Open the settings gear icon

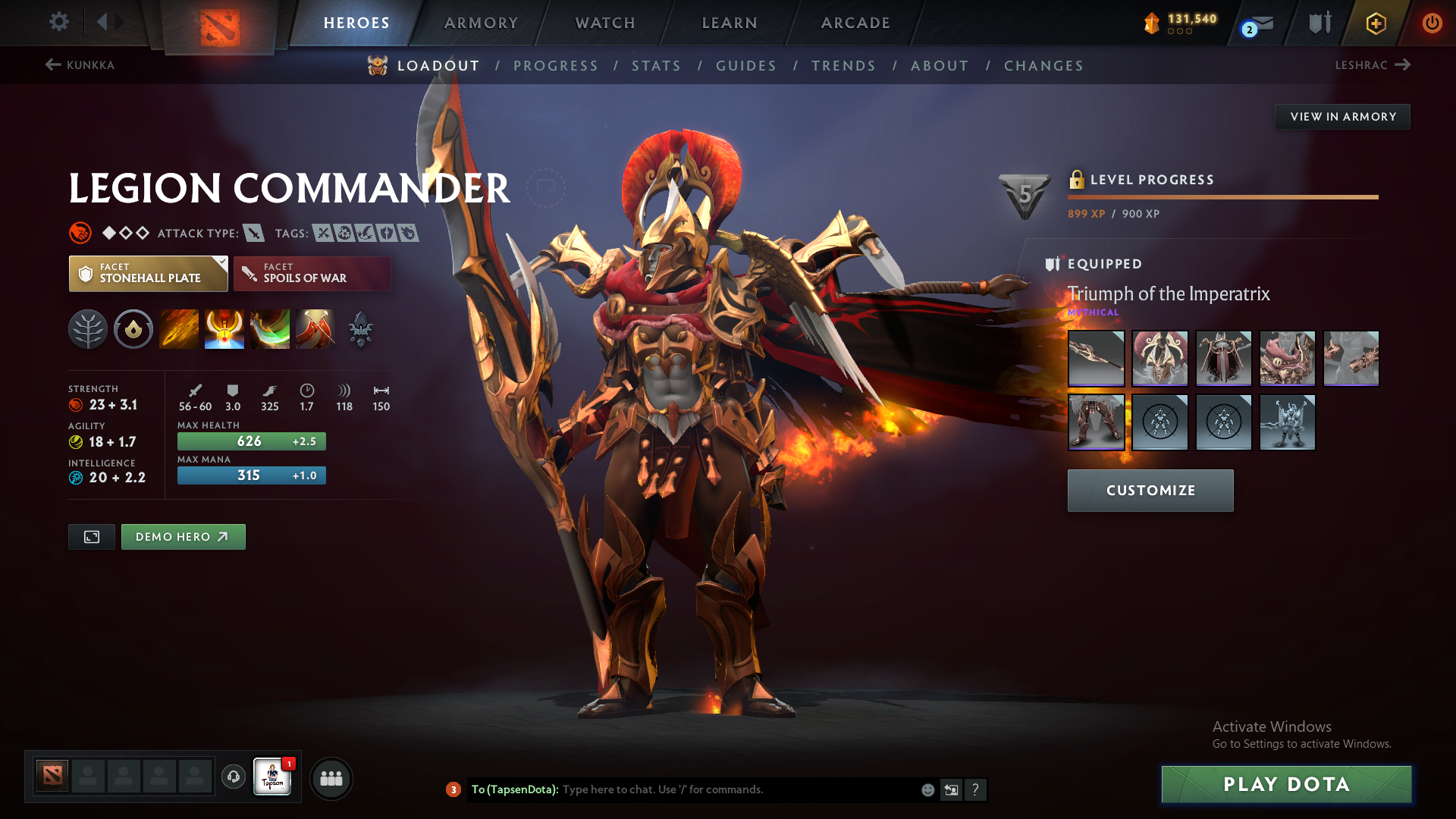click(58, 22)
